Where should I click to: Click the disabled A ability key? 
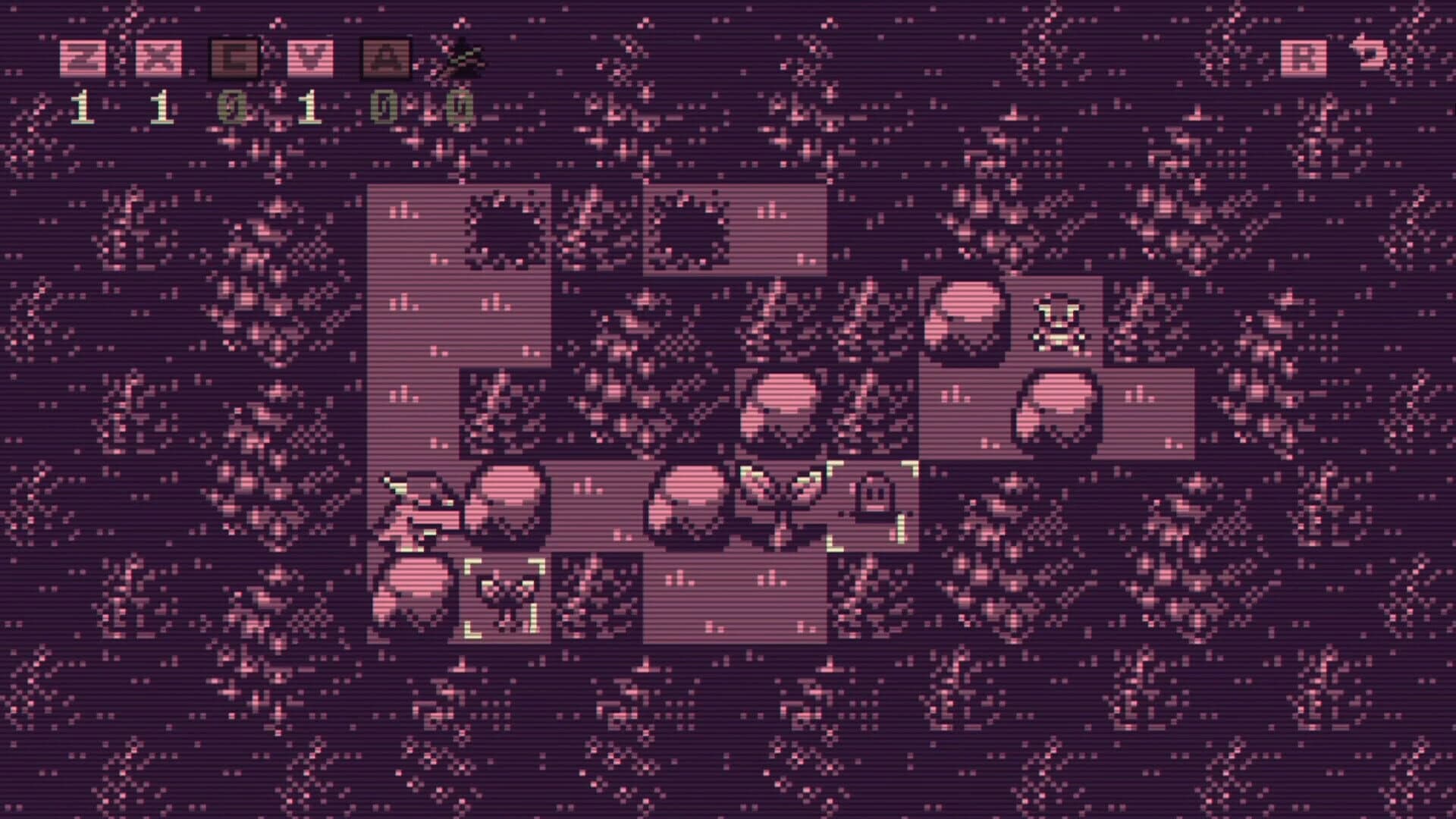click(x=387, y=57)
